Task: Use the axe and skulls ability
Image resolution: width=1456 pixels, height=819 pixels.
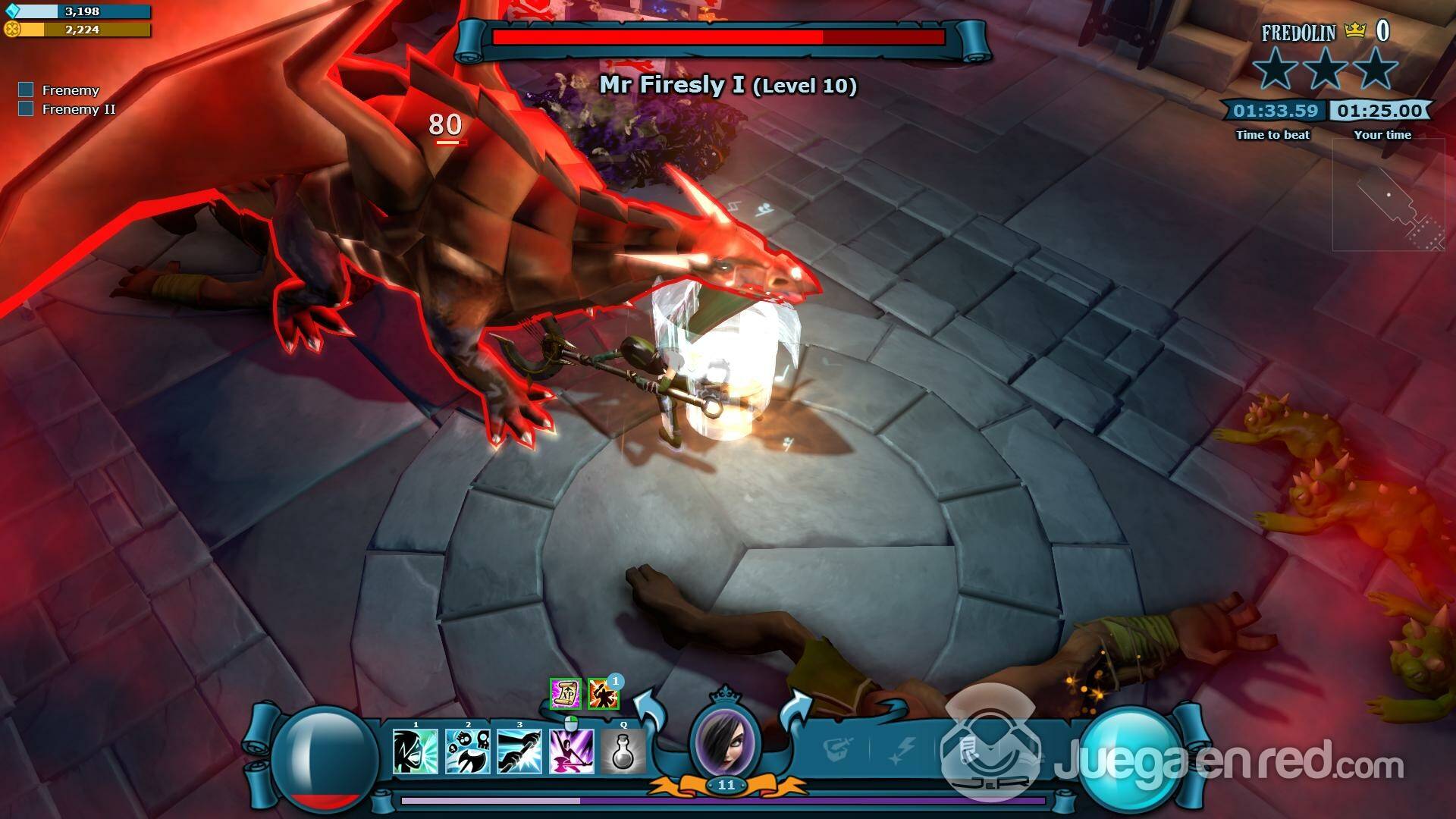Action: [467, 751]
